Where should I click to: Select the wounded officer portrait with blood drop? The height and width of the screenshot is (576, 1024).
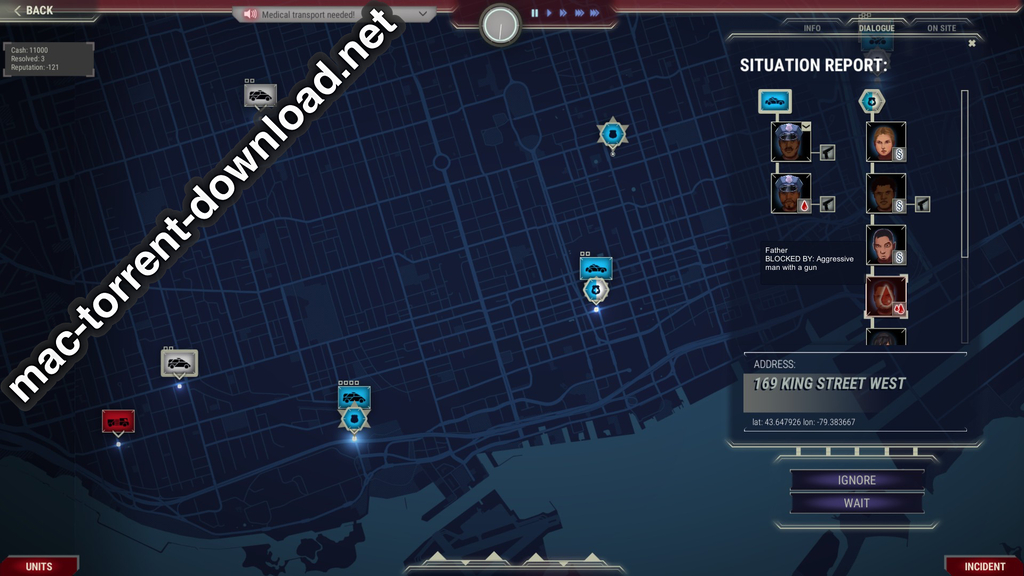click(790, 193)
